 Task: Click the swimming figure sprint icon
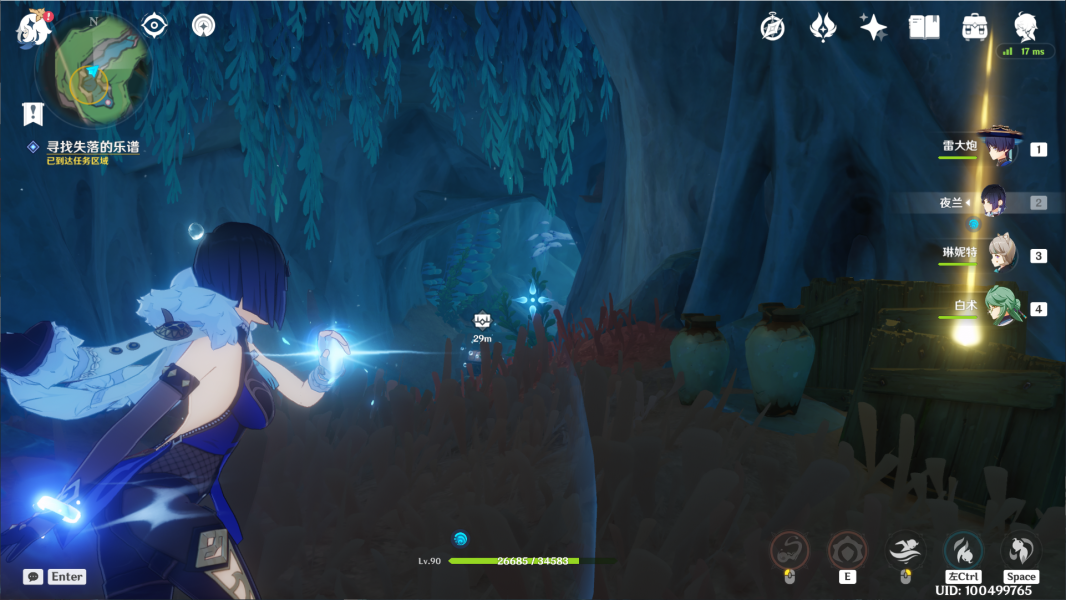click(905, 550)
